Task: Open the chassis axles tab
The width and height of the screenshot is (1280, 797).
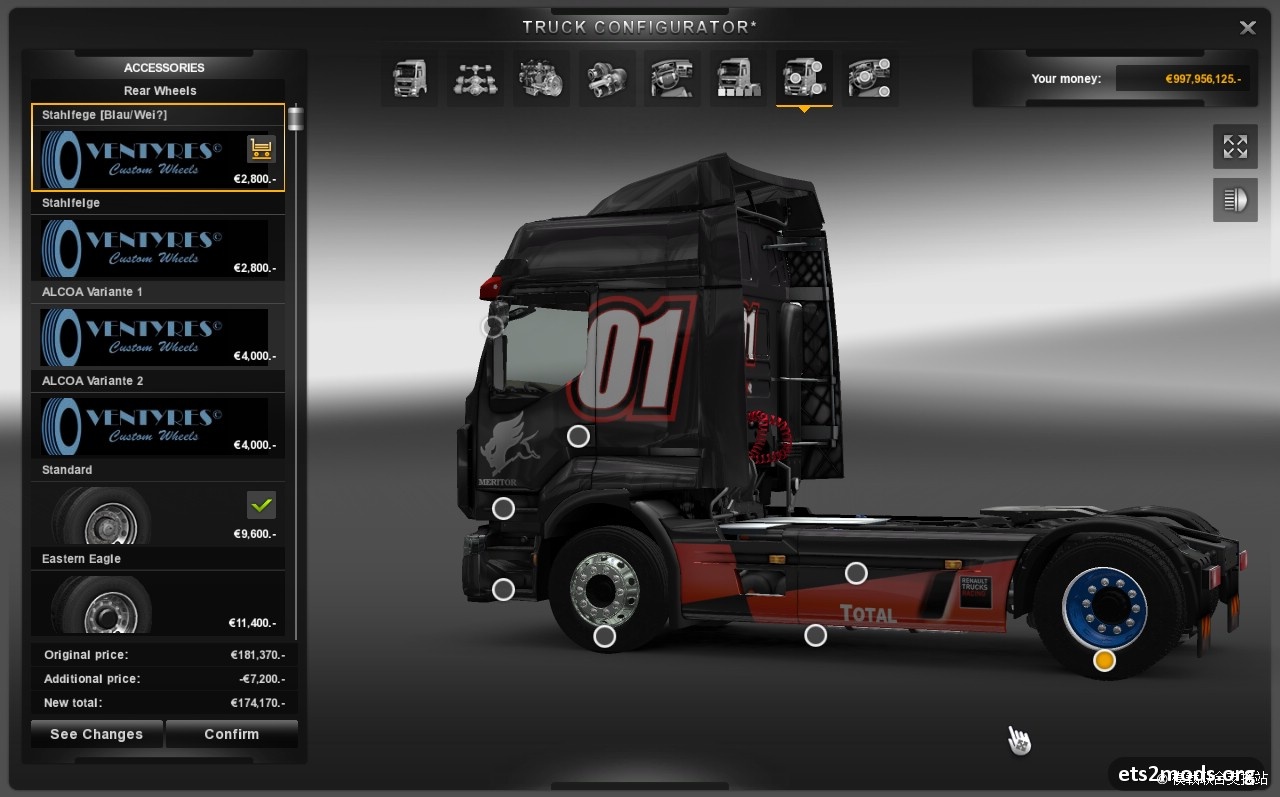Action: click(475, 78)
